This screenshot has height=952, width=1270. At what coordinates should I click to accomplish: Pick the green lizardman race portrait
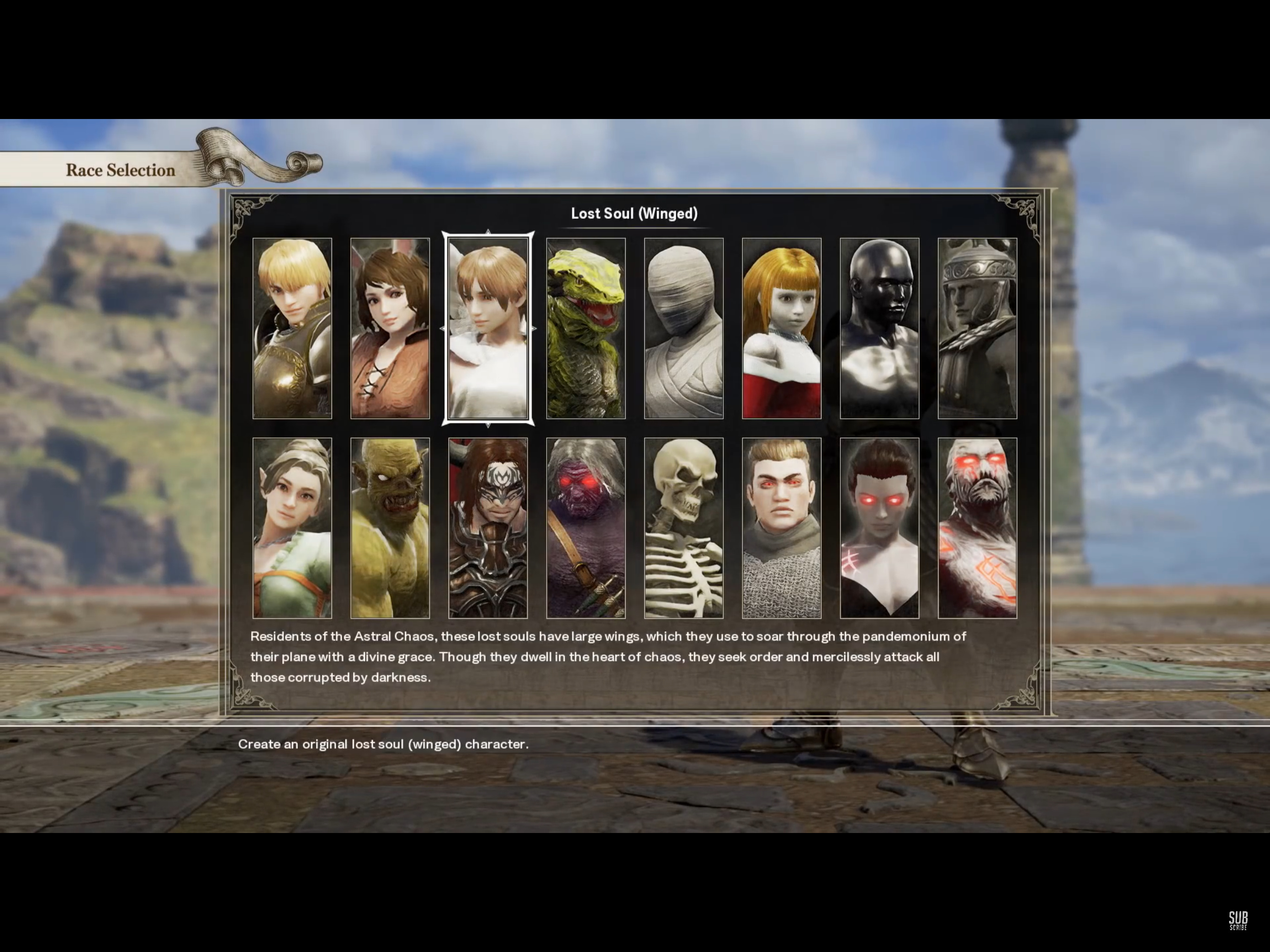(x=586, y=328)
